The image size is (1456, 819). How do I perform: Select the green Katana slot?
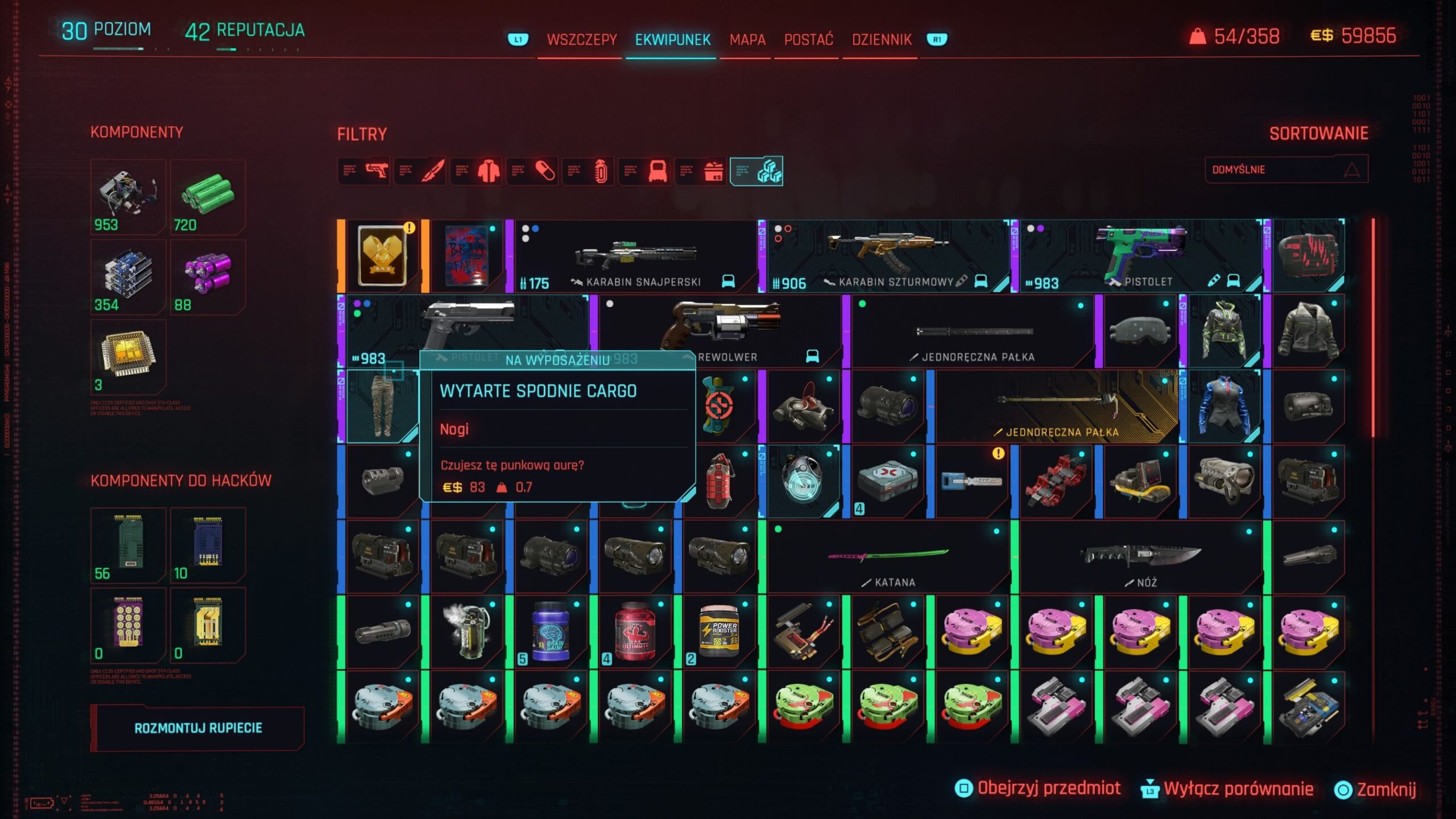887,557
